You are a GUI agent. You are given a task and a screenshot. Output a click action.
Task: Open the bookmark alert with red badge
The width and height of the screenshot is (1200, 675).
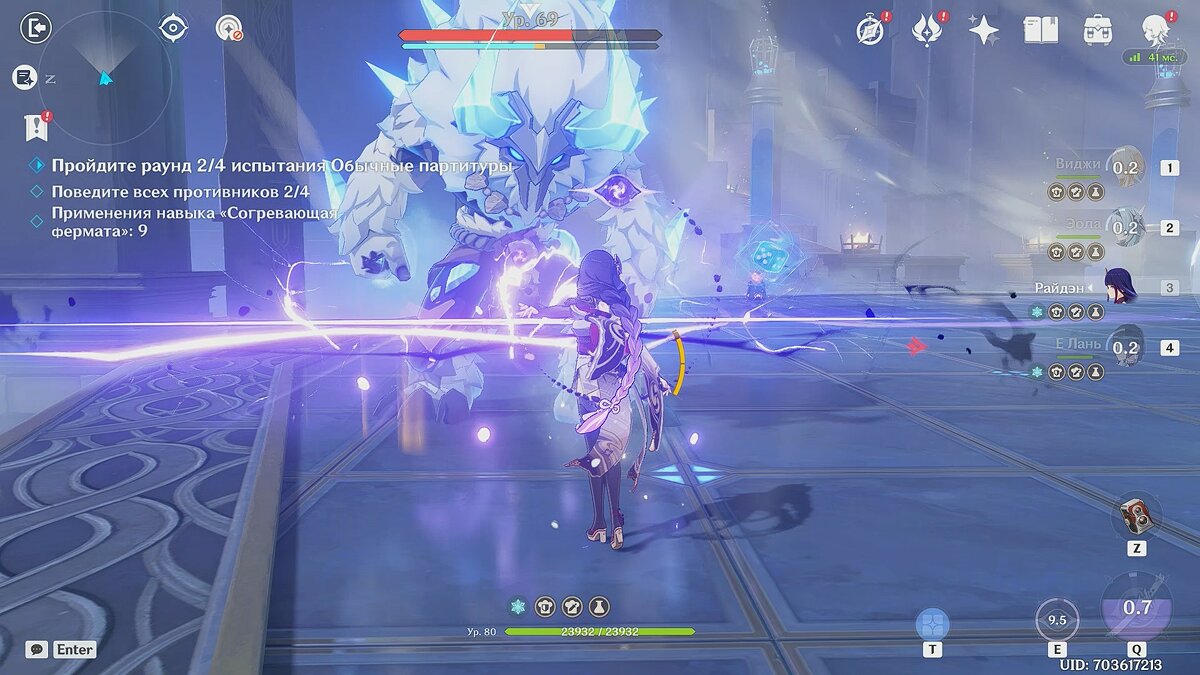pos(36,127)
